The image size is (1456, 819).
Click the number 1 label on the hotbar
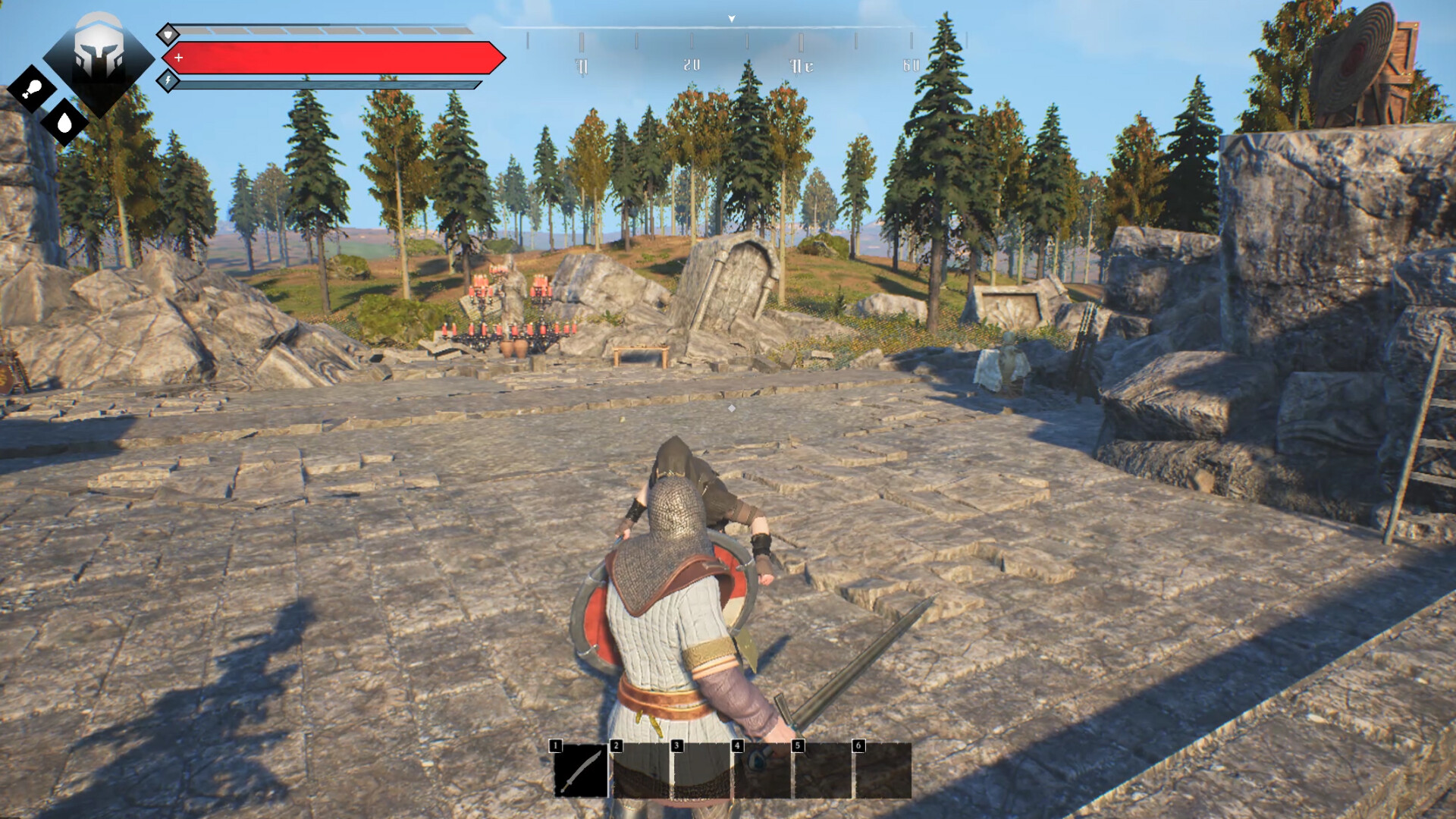pyautogui.click(x=556, y=746)
